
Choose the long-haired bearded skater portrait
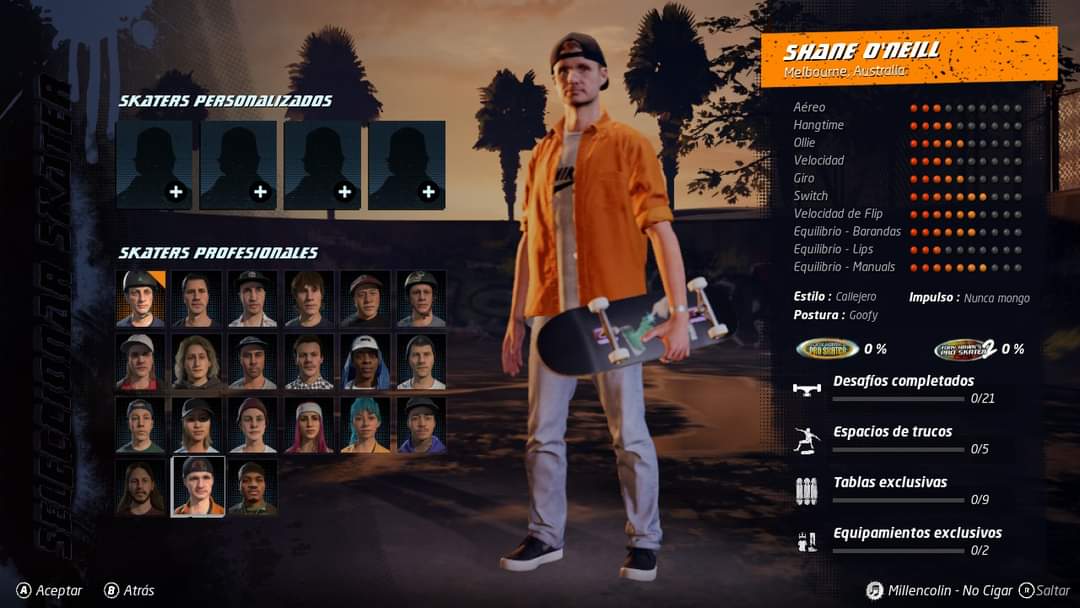(x=140, y=487)
